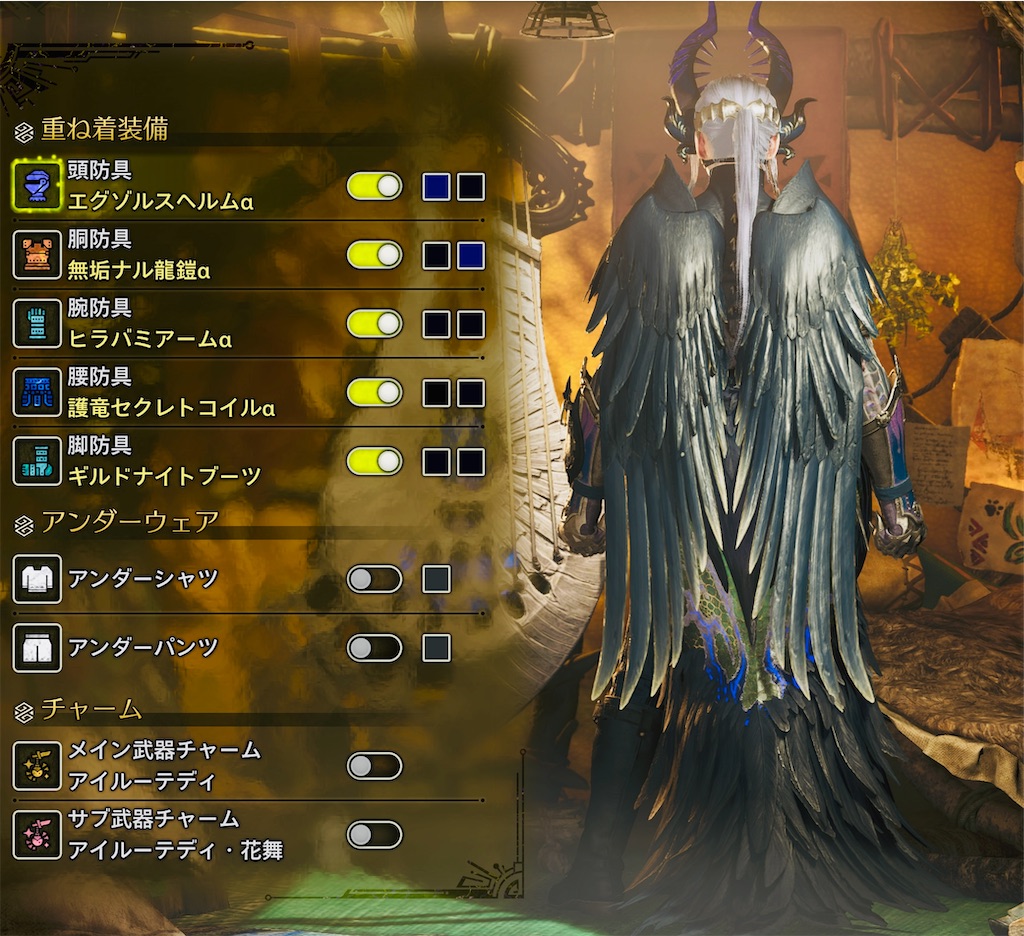Toggle the 胴防具 無垢ナル龍鎧α layered switch
1024x936 pixels.
[374, 255]
